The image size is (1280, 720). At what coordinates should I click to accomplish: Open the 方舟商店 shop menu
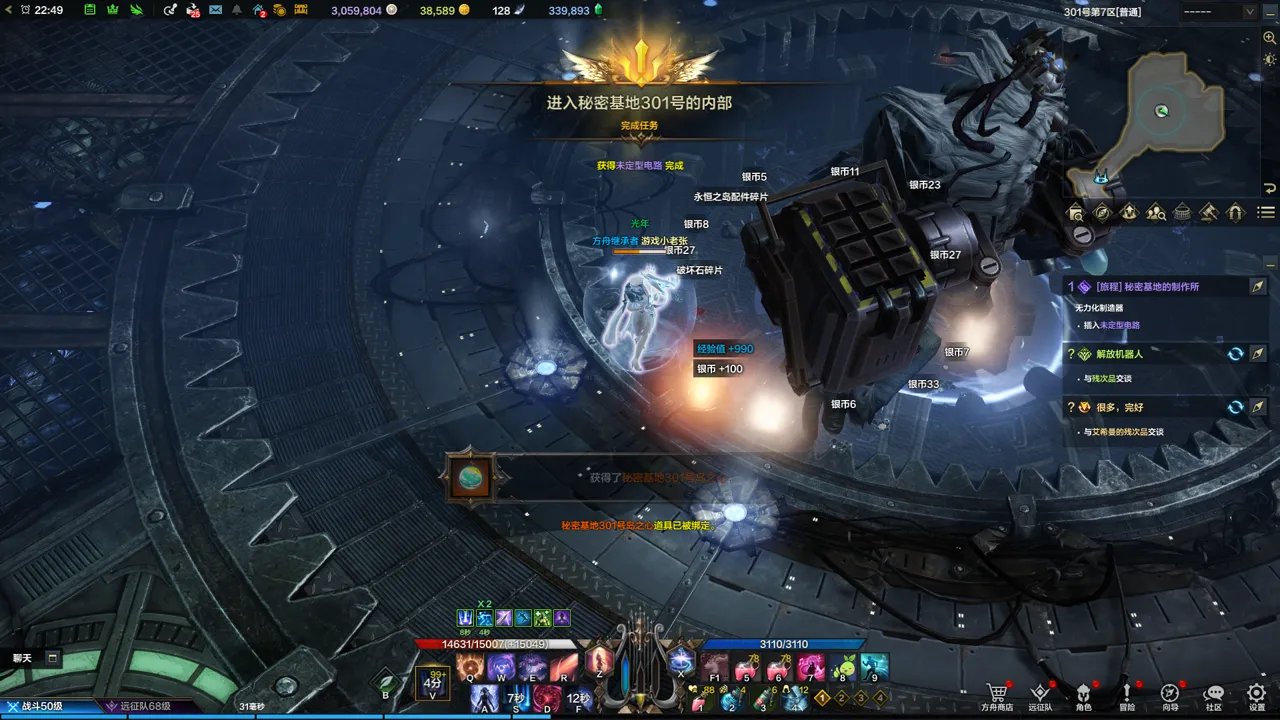tap(996, 696)
